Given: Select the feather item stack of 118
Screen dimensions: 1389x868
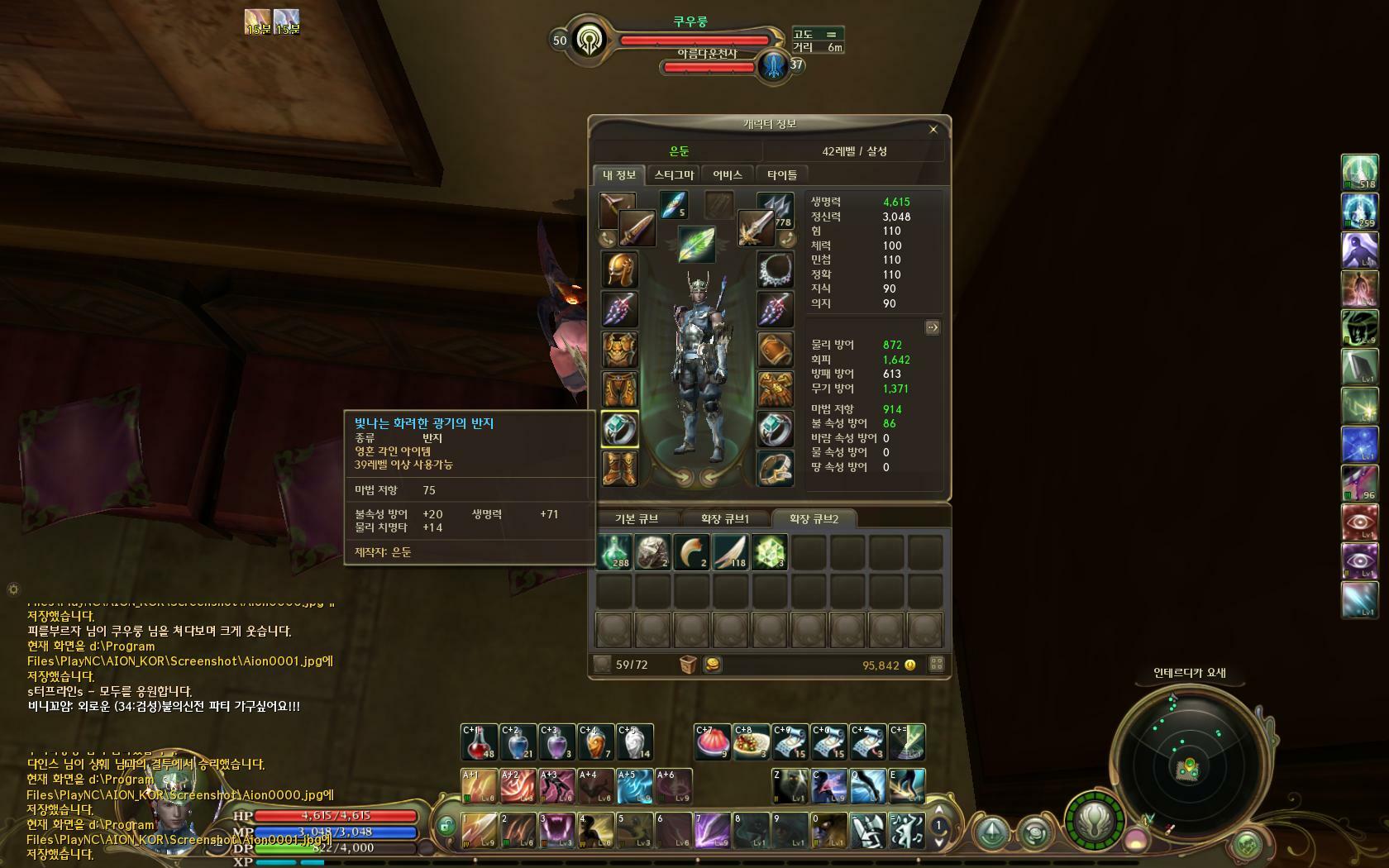Looking at the screenshot, I should tap(731, 551).
